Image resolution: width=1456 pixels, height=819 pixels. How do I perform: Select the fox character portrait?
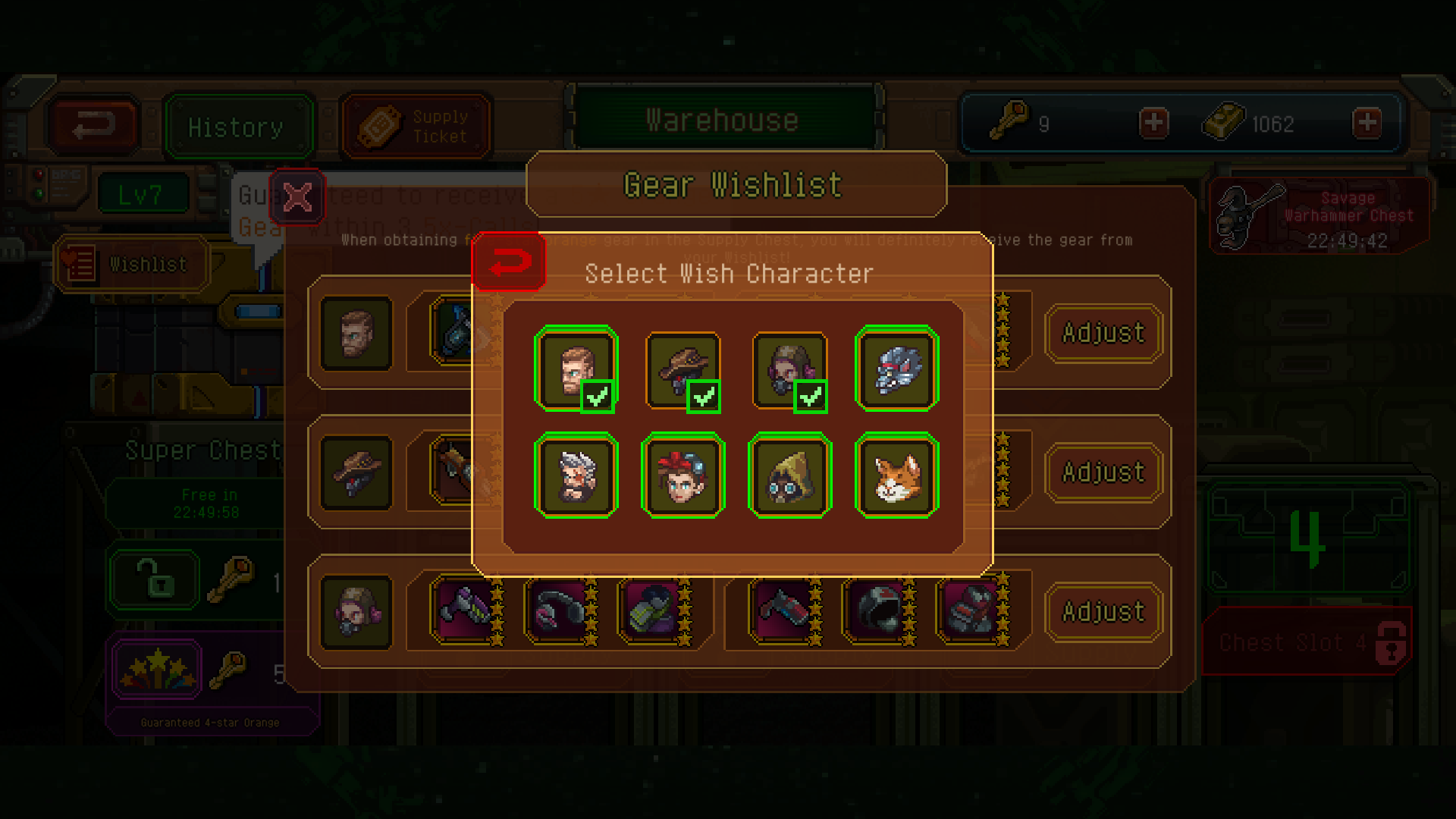(896, 475)
